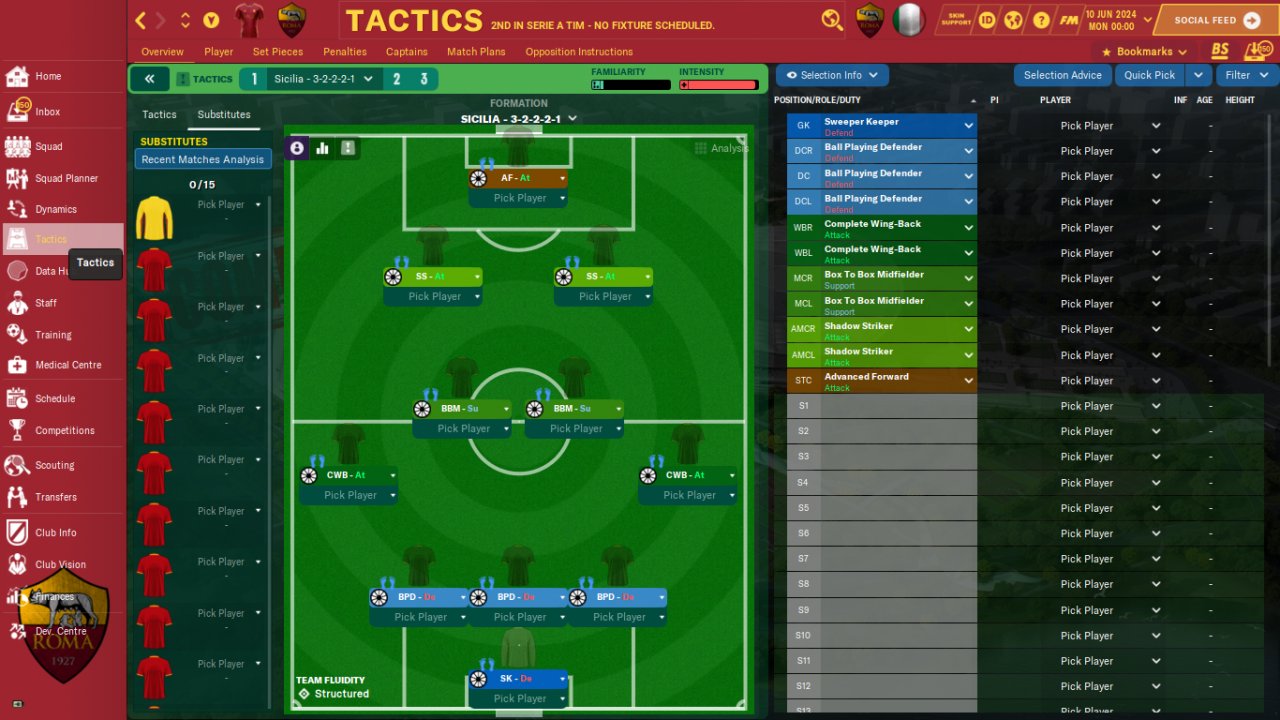Show the Match Plans tab
The height and width of the screenshot is (720, 1280).
point(476,52)
